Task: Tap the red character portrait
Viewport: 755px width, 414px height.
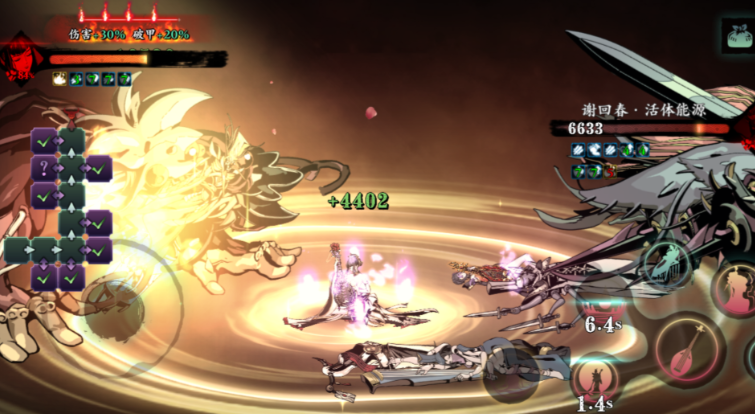Action: pyautogui.click(x=20, y=62)
